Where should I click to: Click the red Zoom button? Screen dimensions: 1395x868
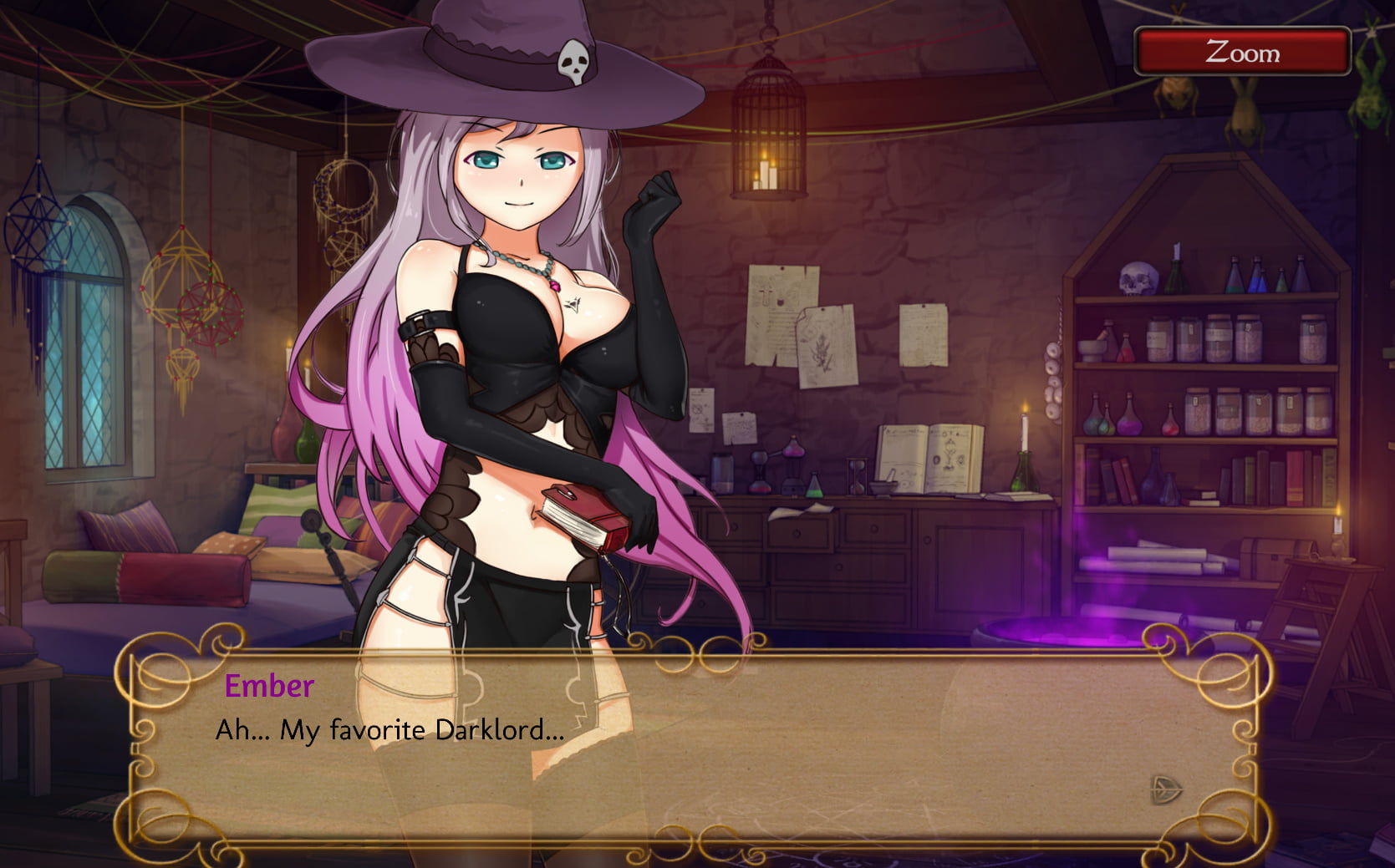tap(1241, 52)
